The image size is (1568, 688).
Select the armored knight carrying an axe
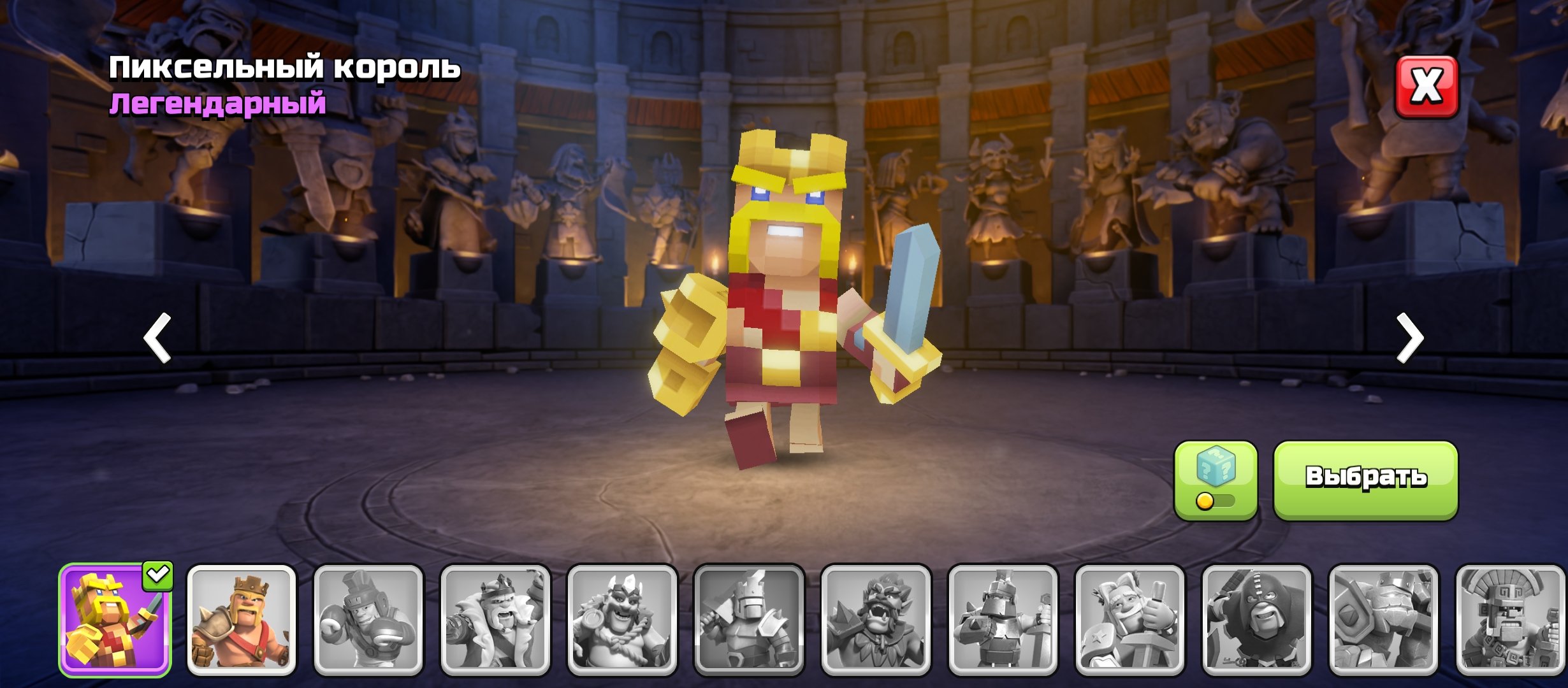click(x=749, y=620)
